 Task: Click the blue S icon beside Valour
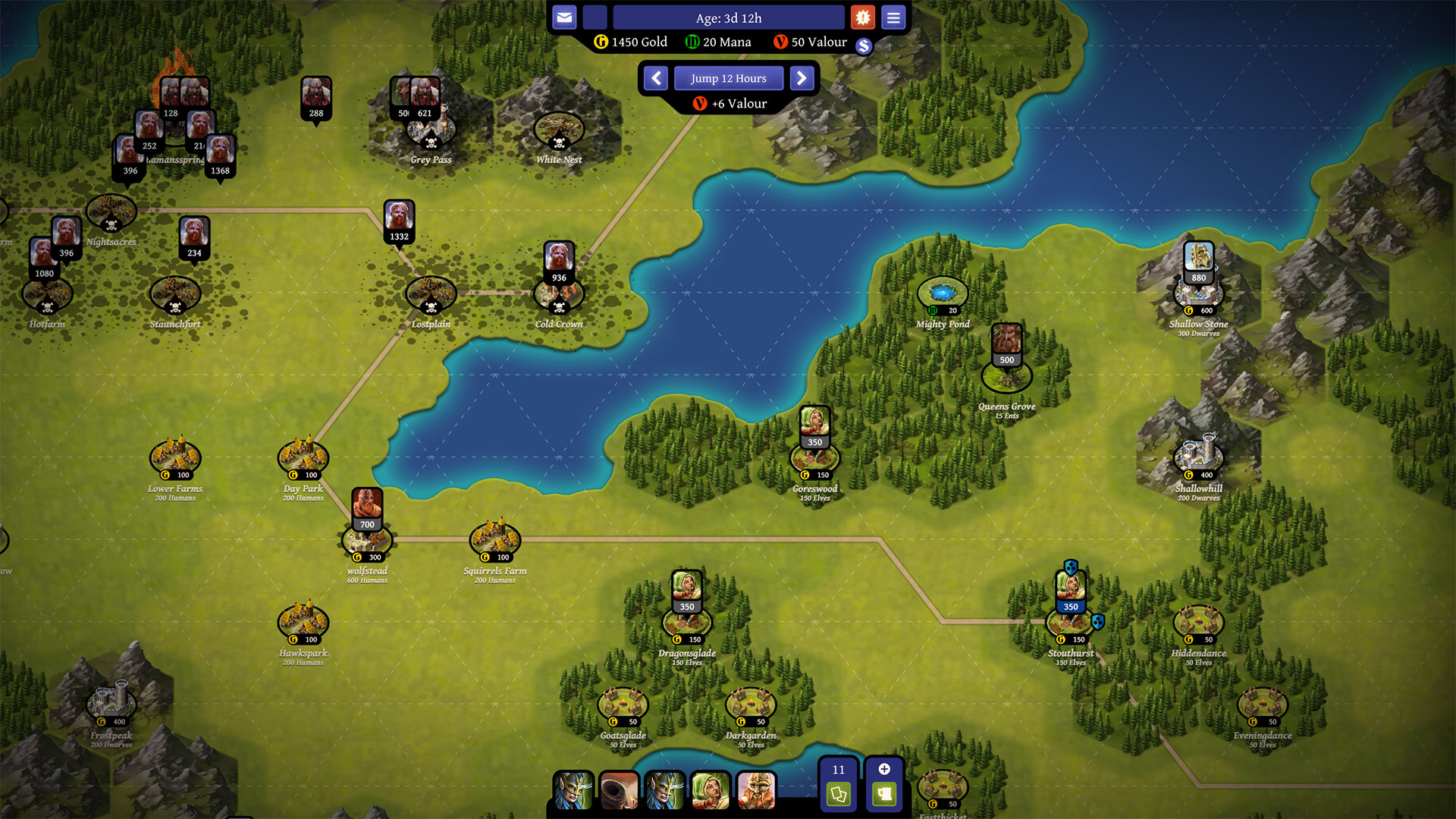(x=864, y=45)
